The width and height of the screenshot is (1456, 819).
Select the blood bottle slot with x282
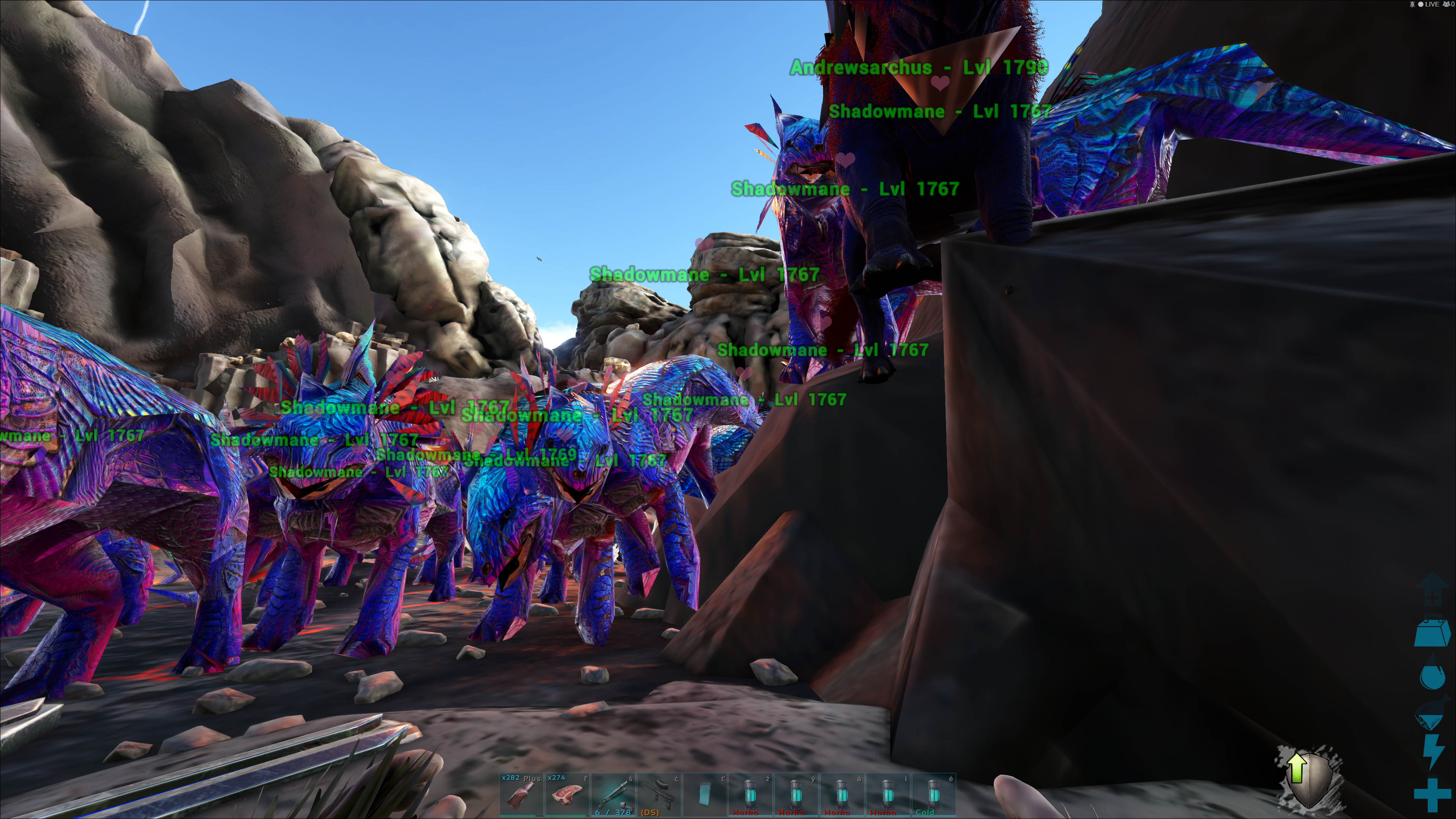click(521, 795)
